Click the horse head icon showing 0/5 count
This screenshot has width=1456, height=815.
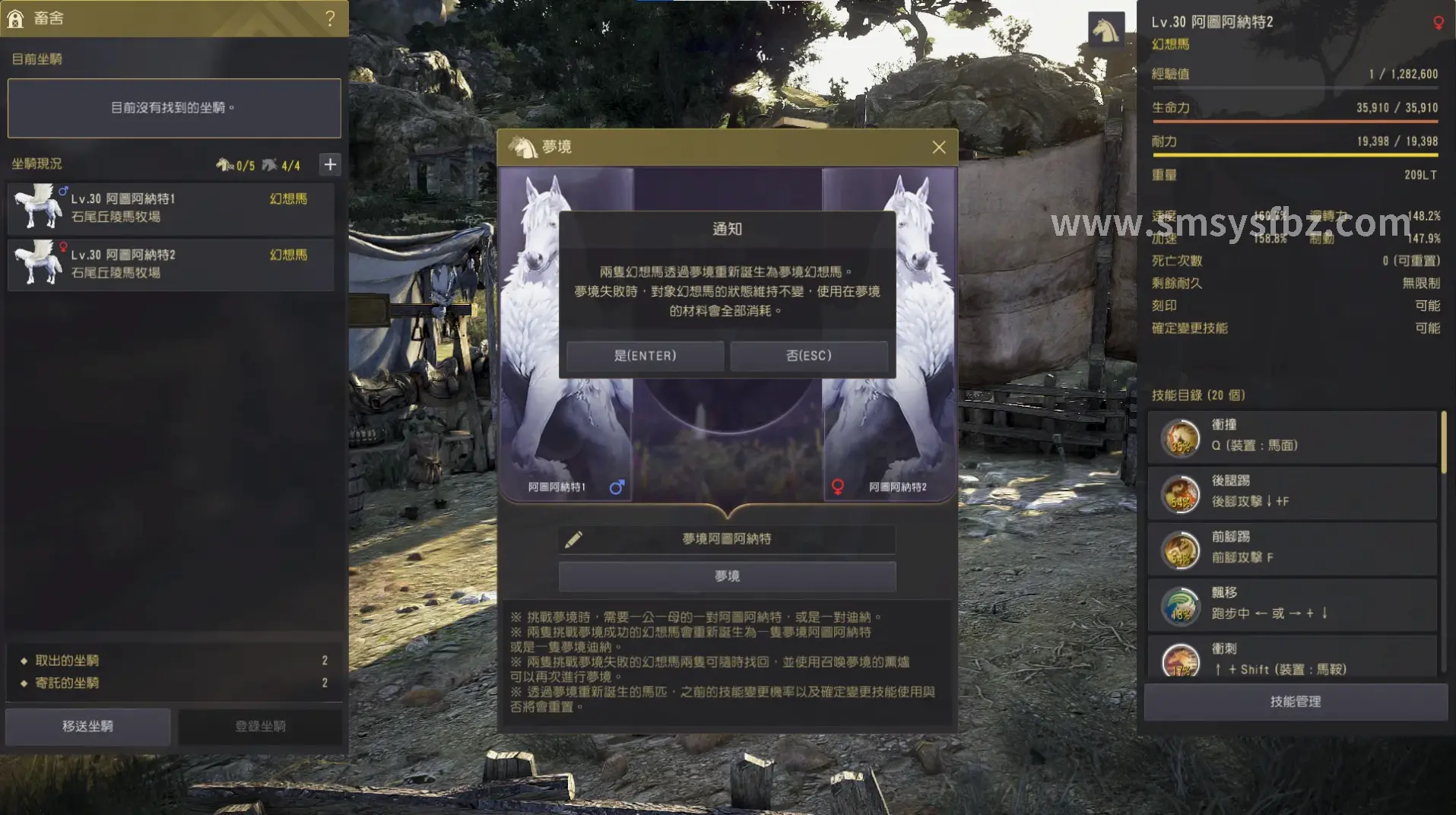point(224,163)
